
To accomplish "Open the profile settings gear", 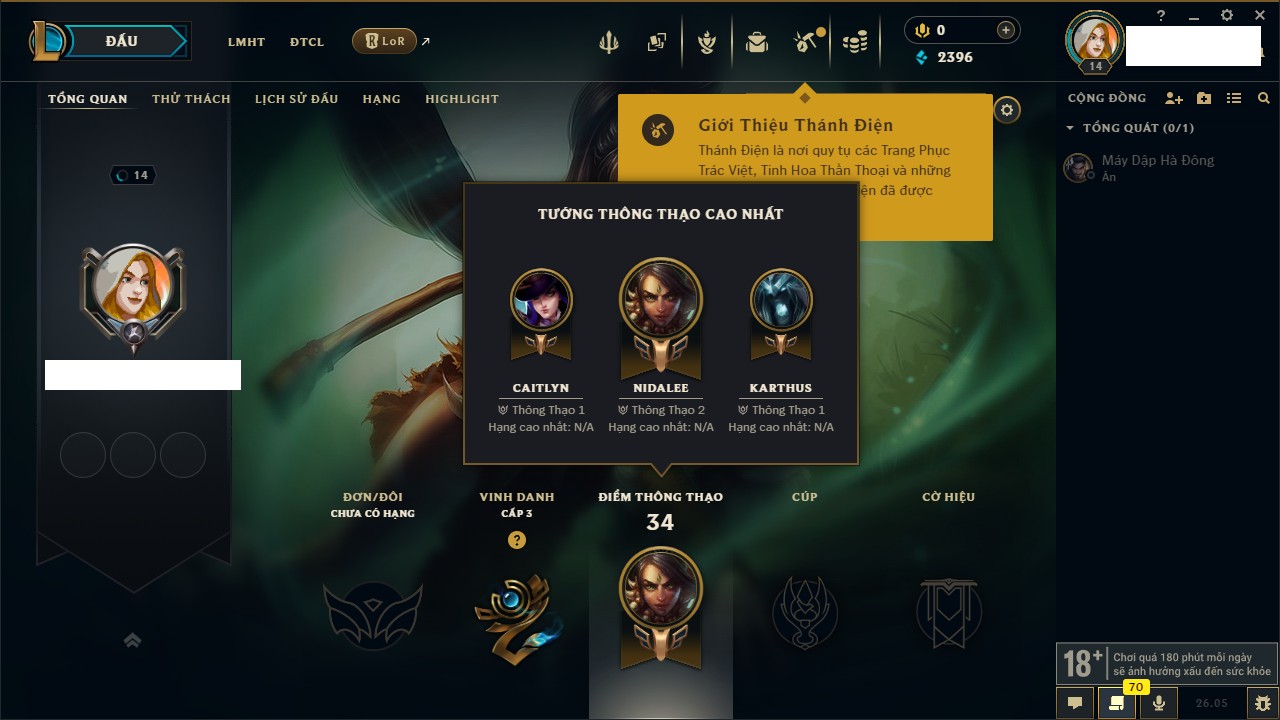I will (x=1007, y=110).
